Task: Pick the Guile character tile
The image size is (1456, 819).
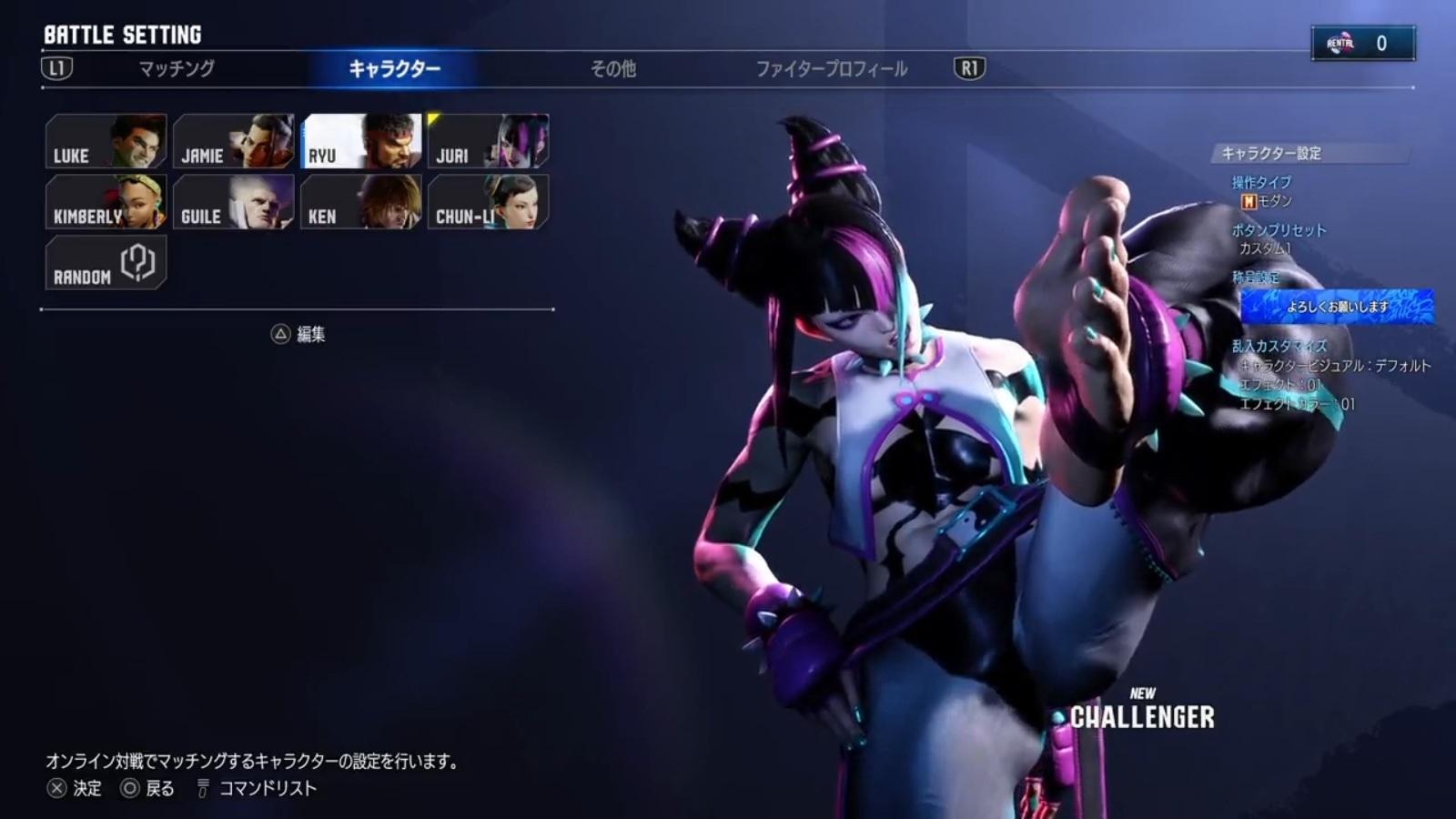Action: pyautogui.click(x=234, y=202)
